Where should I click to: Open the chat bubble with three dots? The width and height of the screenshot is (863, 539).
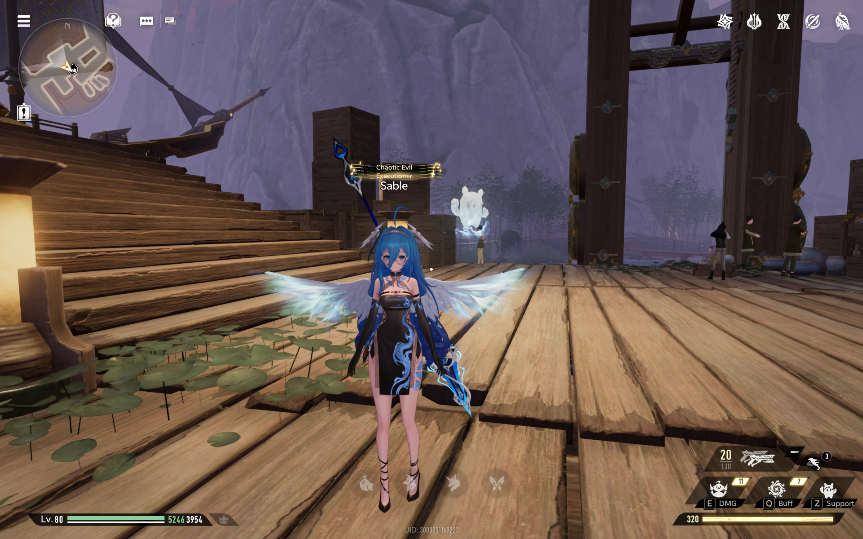coord(147,20)
